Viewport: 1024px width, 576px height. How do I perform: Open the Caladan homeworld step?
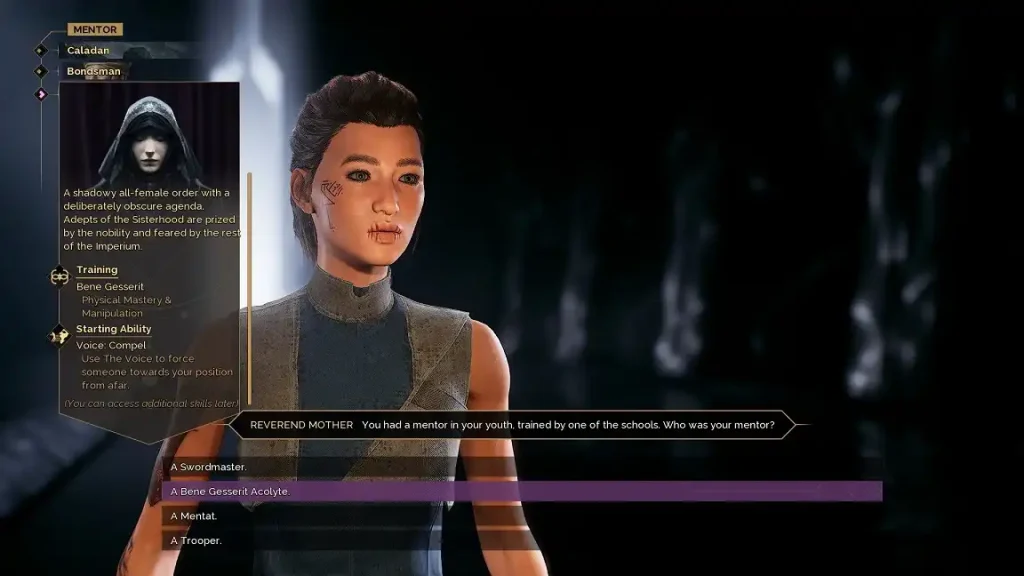tap(89, 50)
